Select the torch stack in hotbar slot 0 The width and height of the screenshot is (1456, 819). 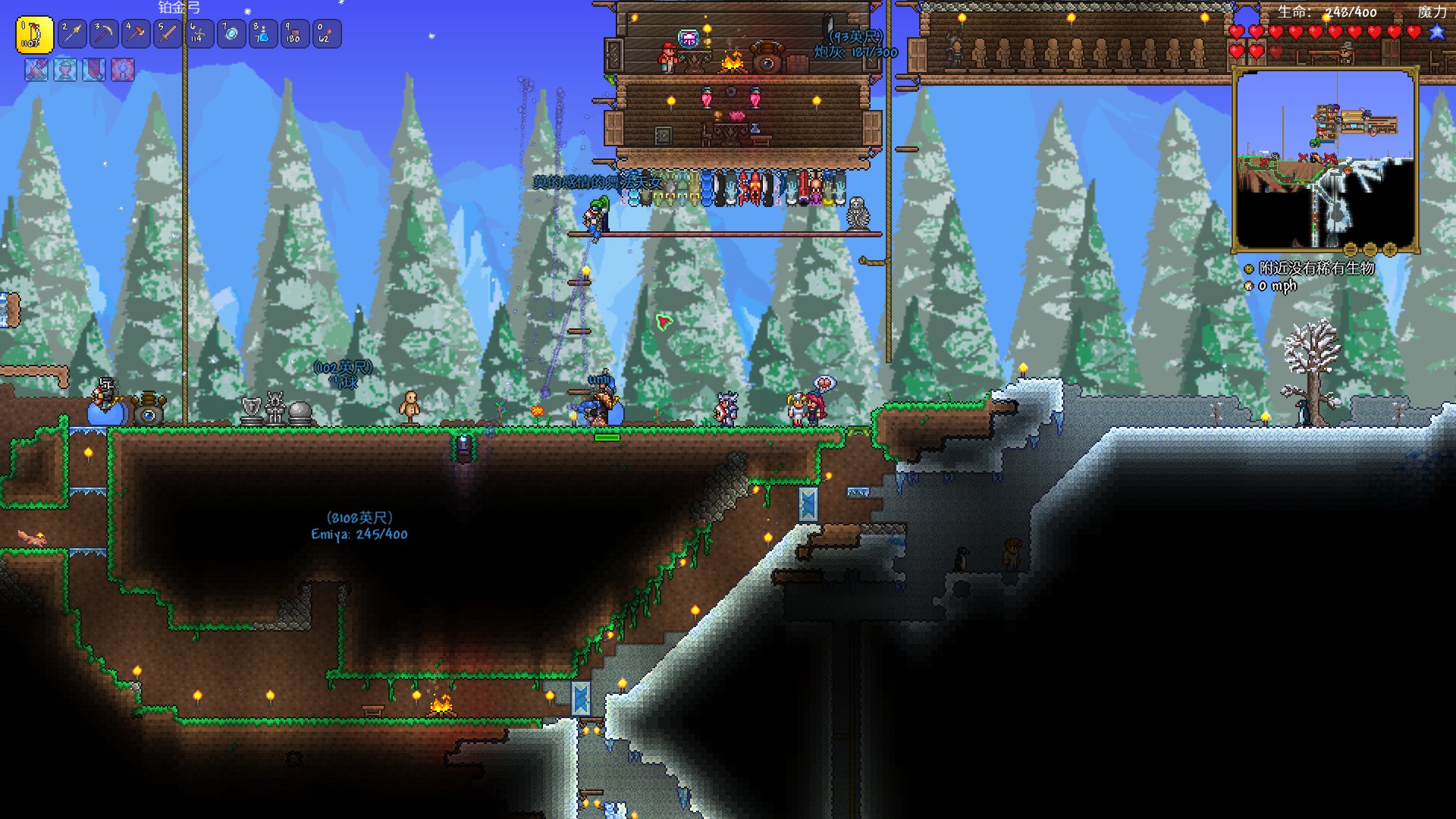326,34
